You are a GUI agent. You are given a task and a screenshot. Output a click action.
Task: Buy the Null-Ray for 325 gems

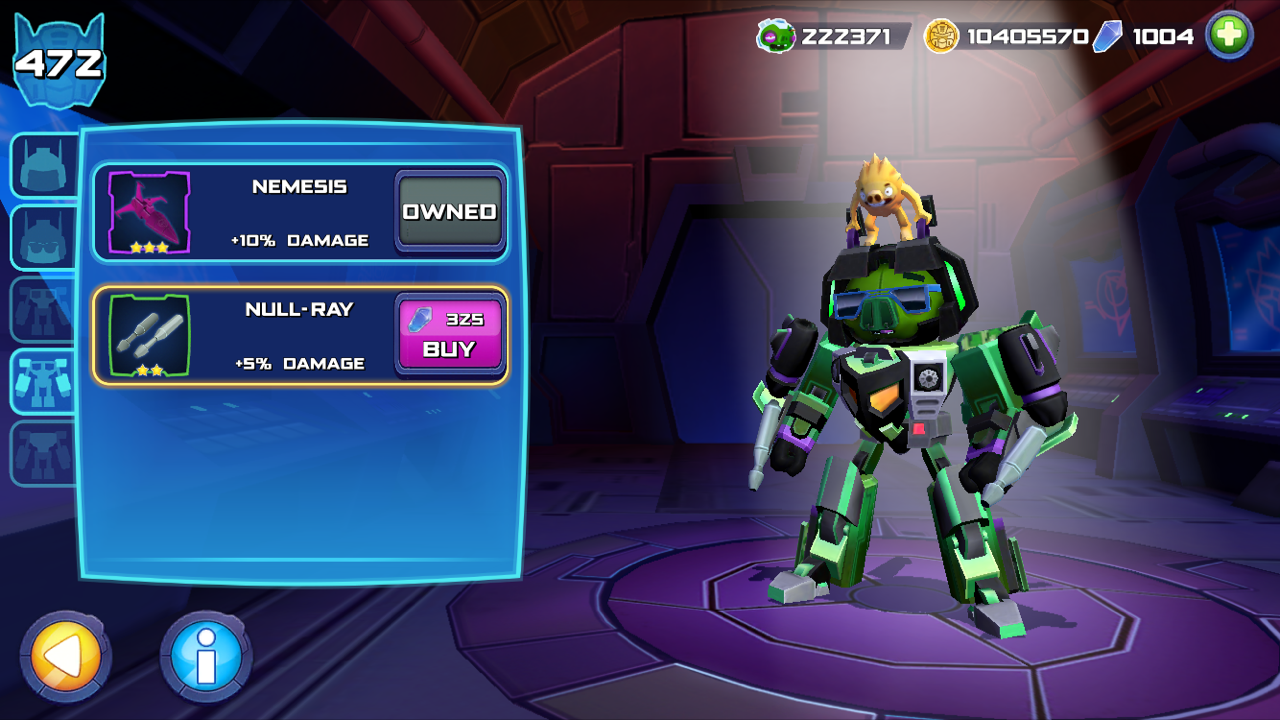point(450,335)
